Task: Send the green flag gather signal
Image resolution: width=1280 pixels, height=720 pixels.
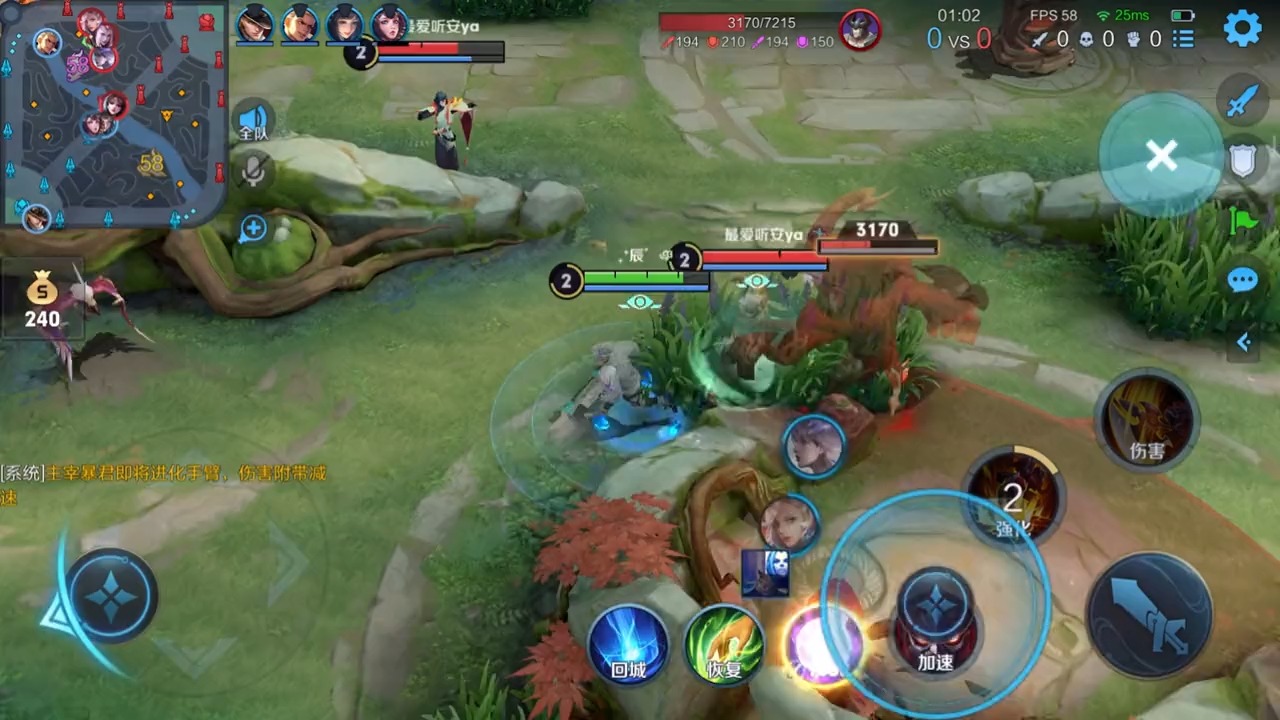Action: tap(1242, 220)
